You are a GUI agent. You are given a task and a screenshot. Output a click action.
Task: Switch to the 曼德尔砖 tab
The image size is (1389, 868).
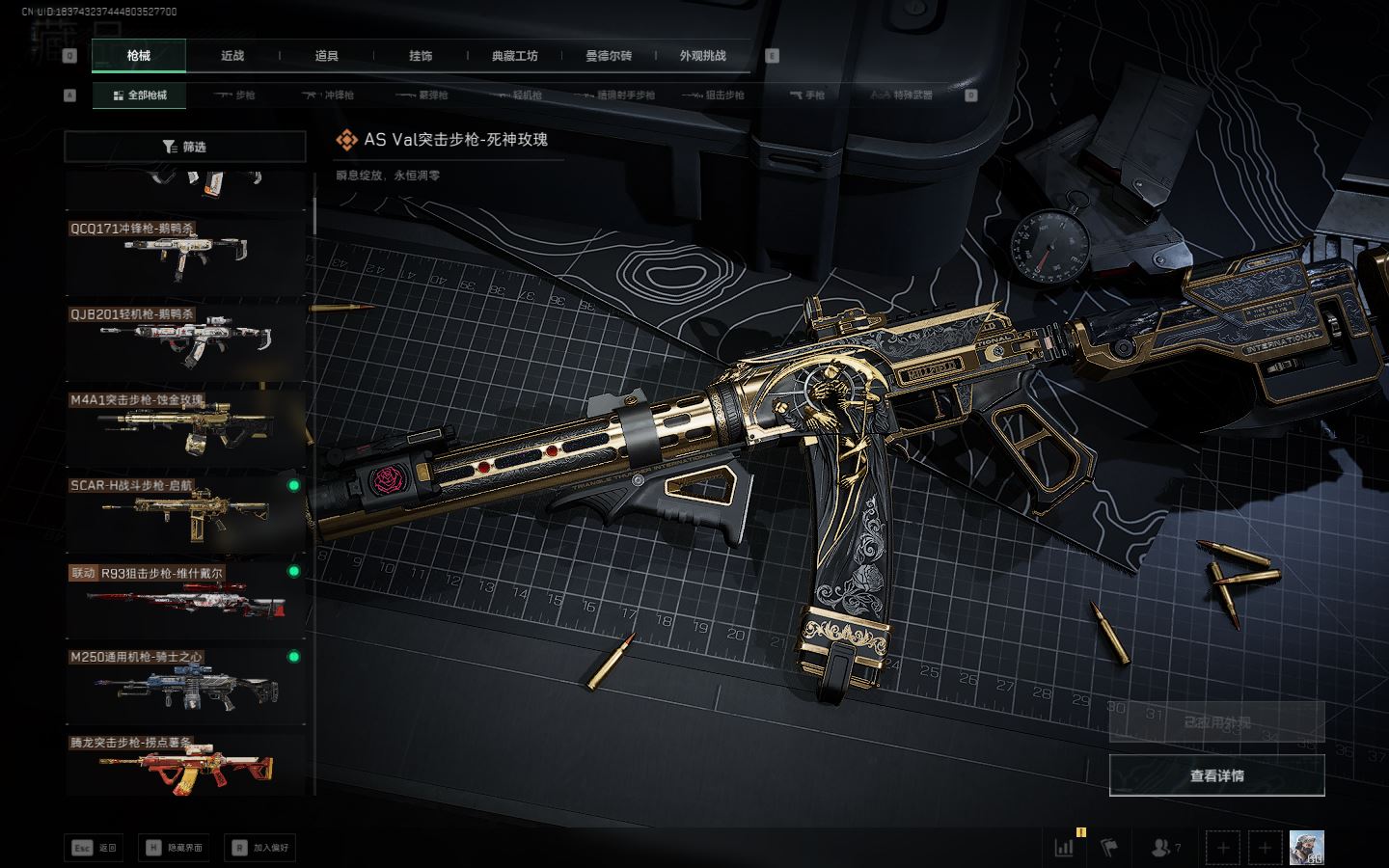point(609,56)
